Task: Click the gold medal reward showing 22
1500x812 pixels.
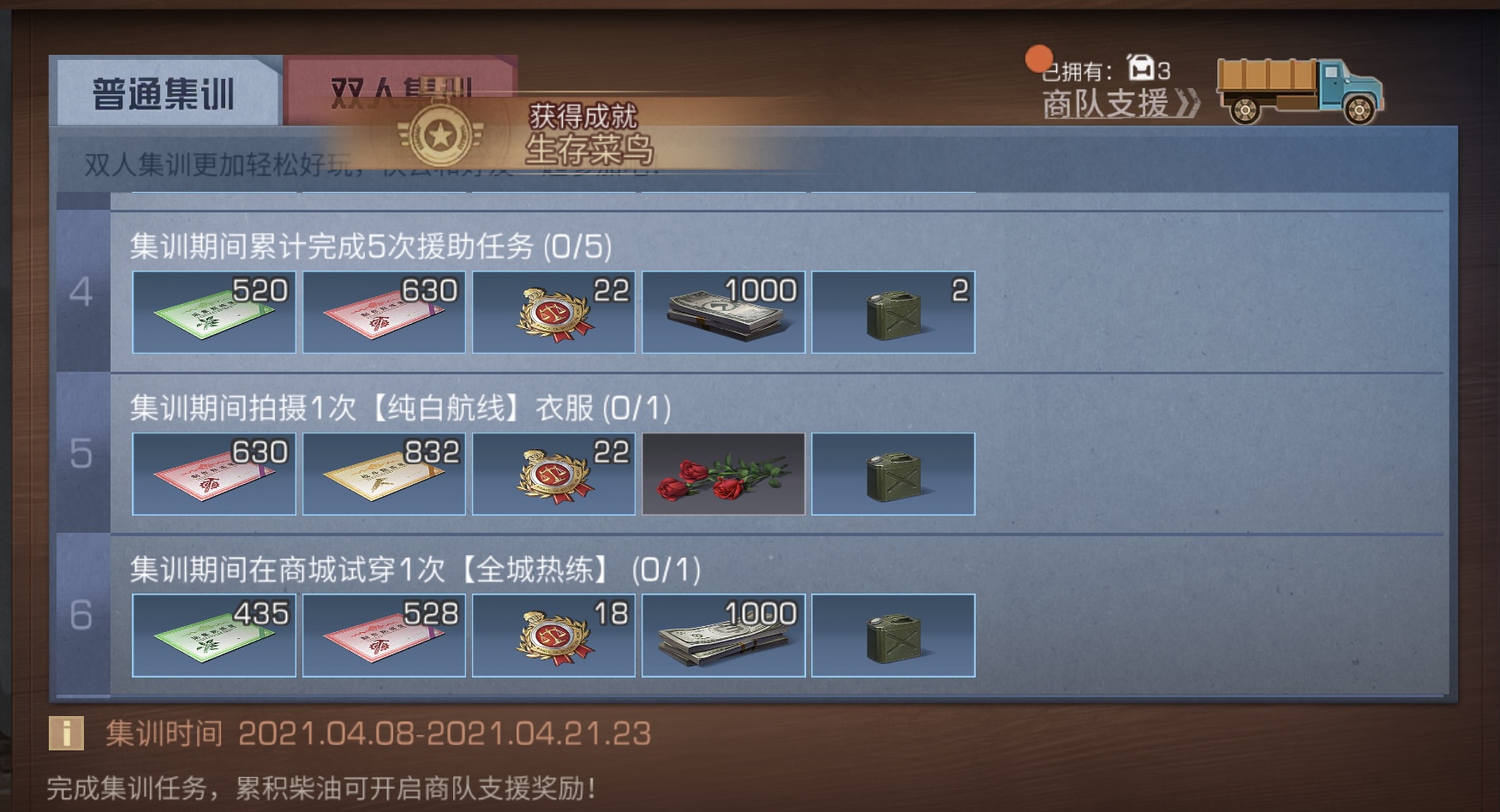Action: click(553, 312)
